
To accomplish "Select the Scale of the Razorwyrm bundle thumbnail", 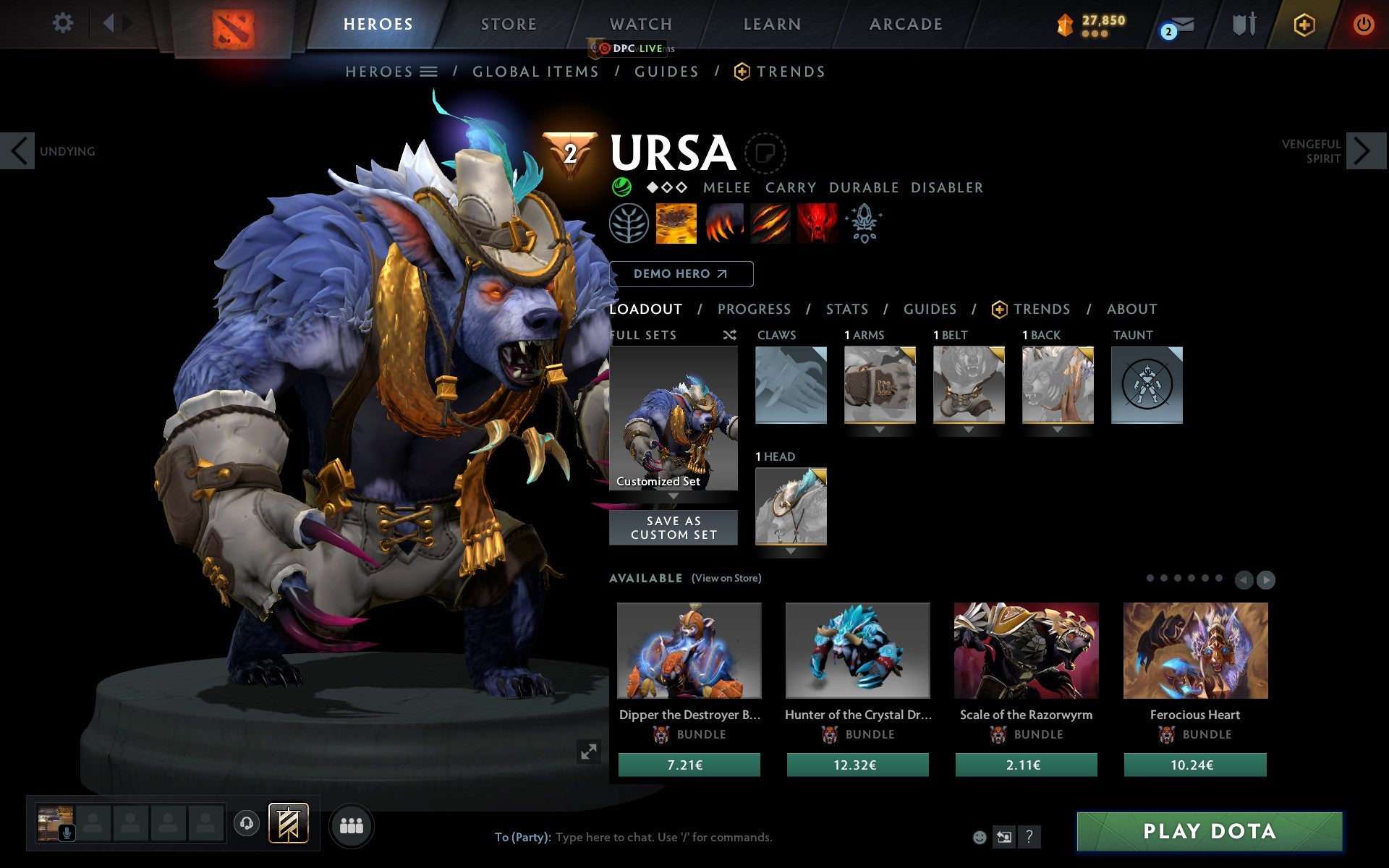I will click(1026, 650).
